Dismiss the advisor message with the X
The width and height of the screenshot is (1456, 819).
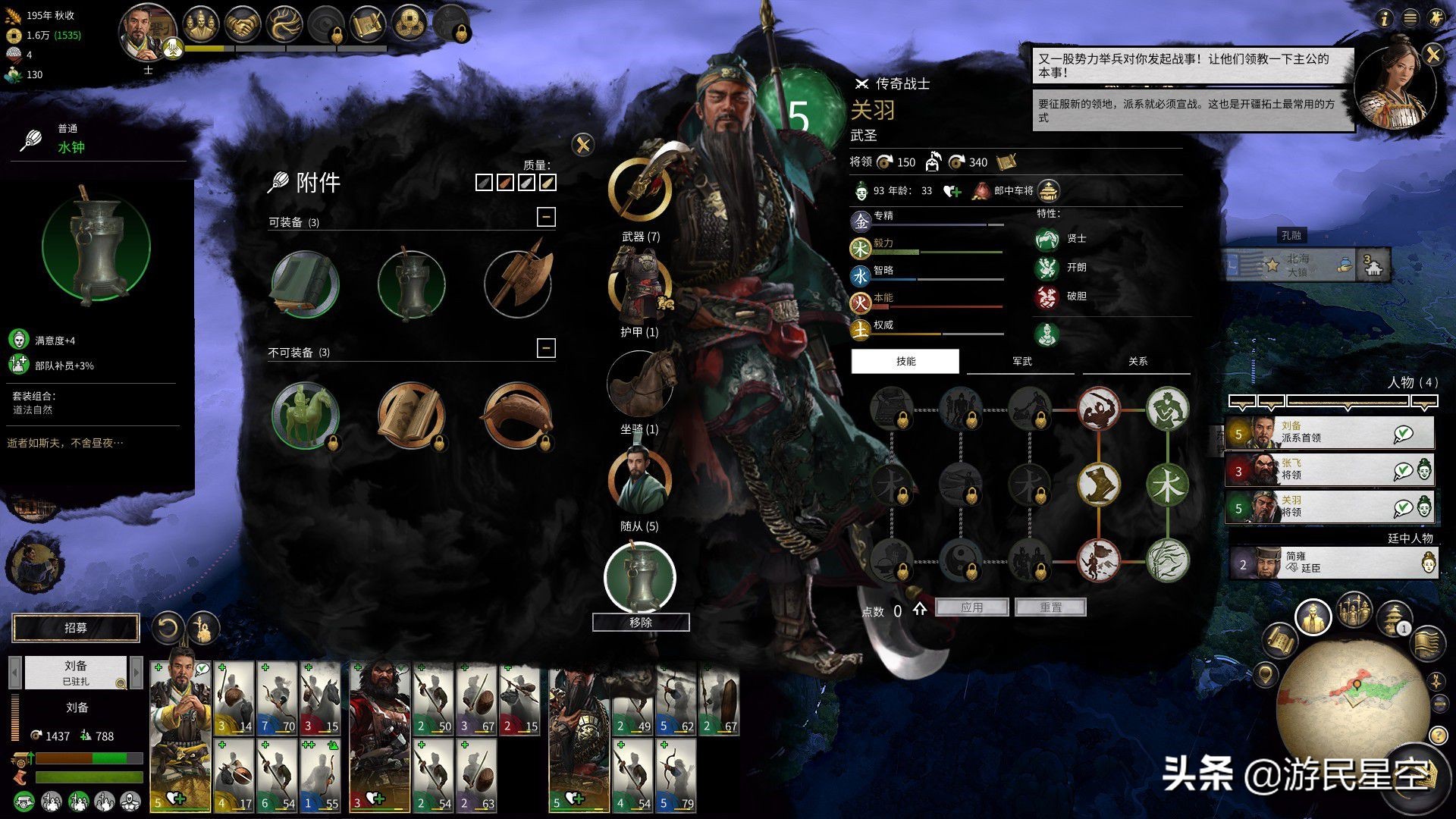[1432, 55]
